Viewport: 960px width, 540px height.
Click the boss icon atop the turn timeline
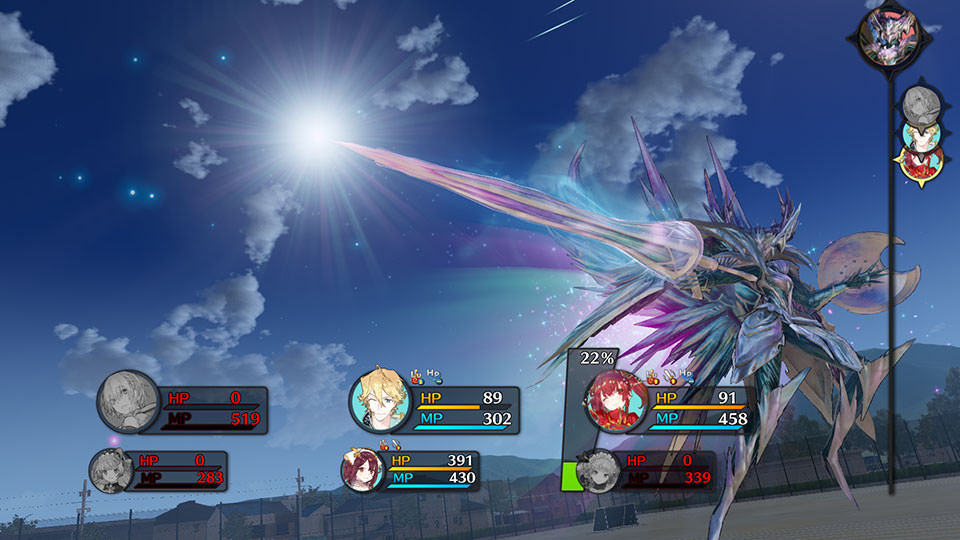tap(887, 35)
